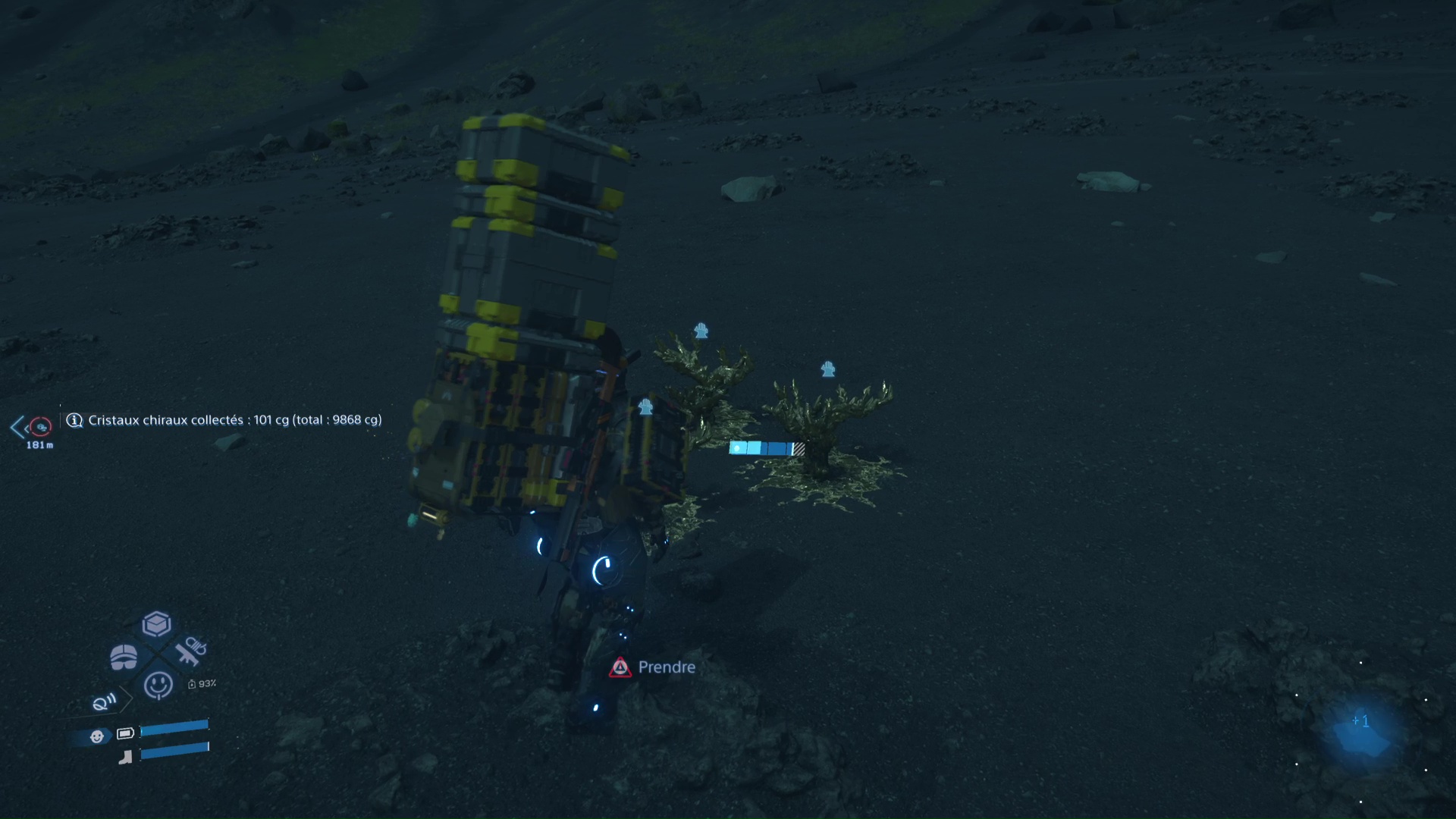The width and height of the screenshot is (1456, 819).
Task: Click the smiley social strand icon
Action: [160, 683]
